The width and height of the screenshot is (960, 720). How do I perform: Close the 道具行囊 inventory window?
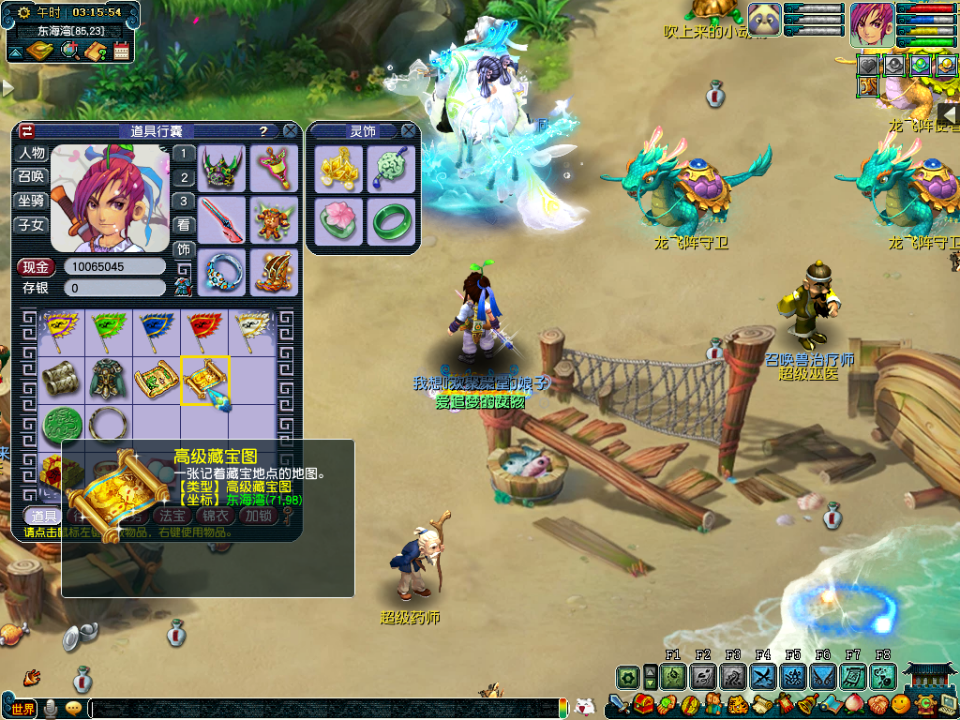pos(290,131)
